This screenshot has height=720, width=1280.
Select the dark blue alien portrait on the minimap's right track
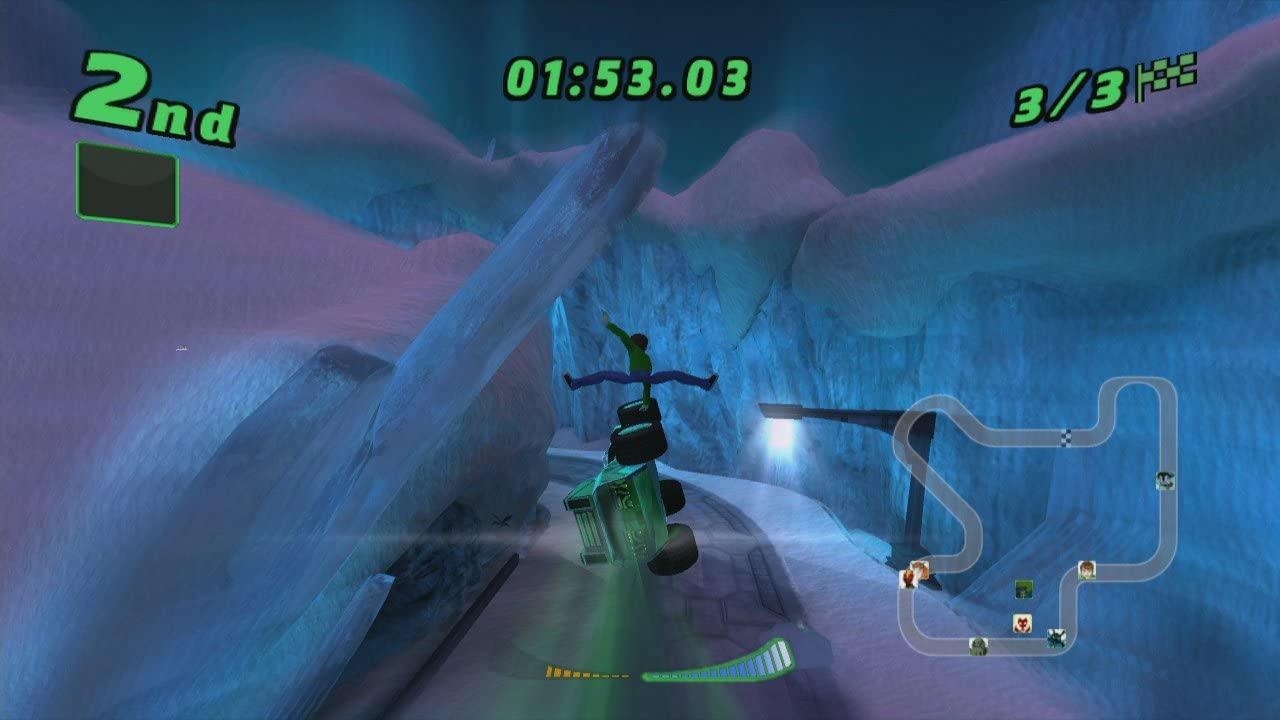(x=1165, y=480)
